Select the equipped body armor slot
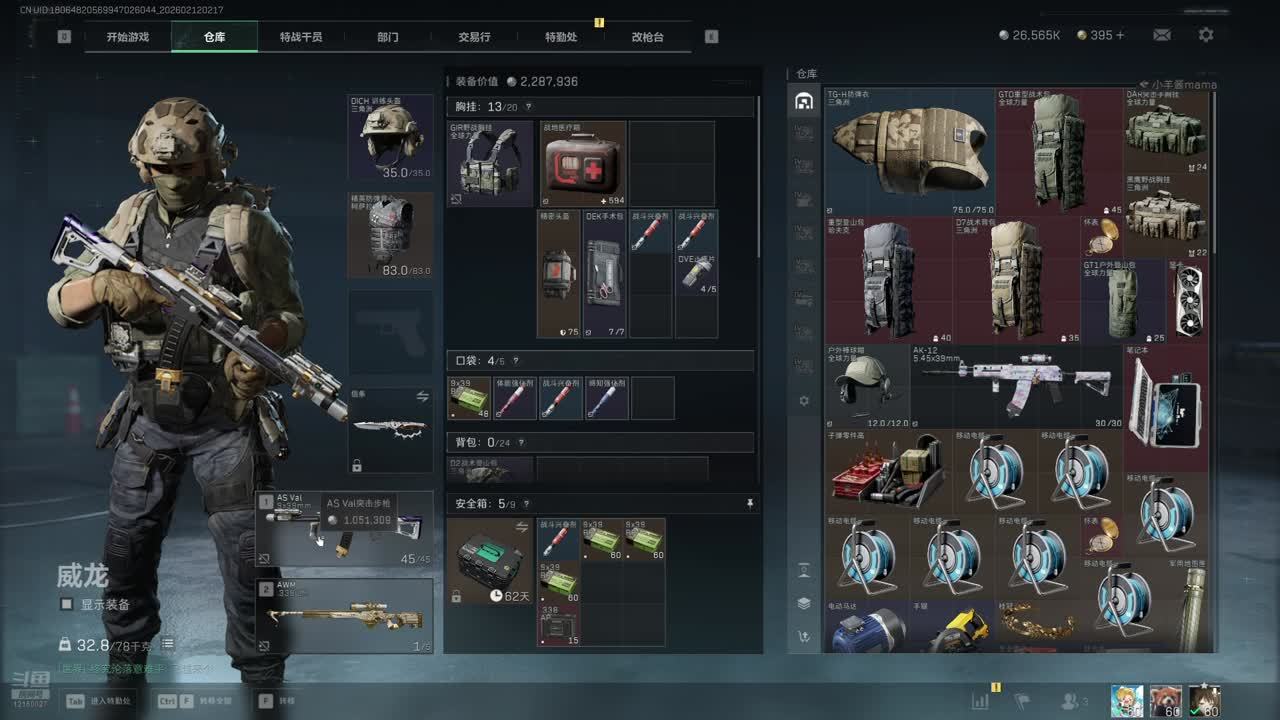Screen dimensions: 1280x720 coord(390,235)
